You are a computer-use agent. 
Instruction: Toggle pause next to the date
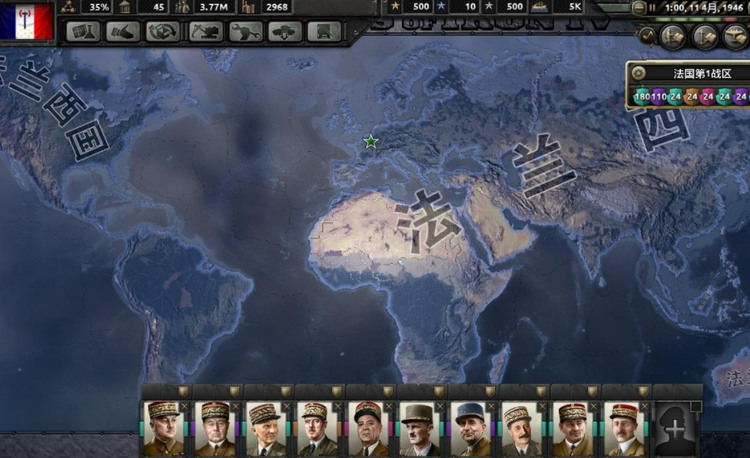(x=653, y=7)
